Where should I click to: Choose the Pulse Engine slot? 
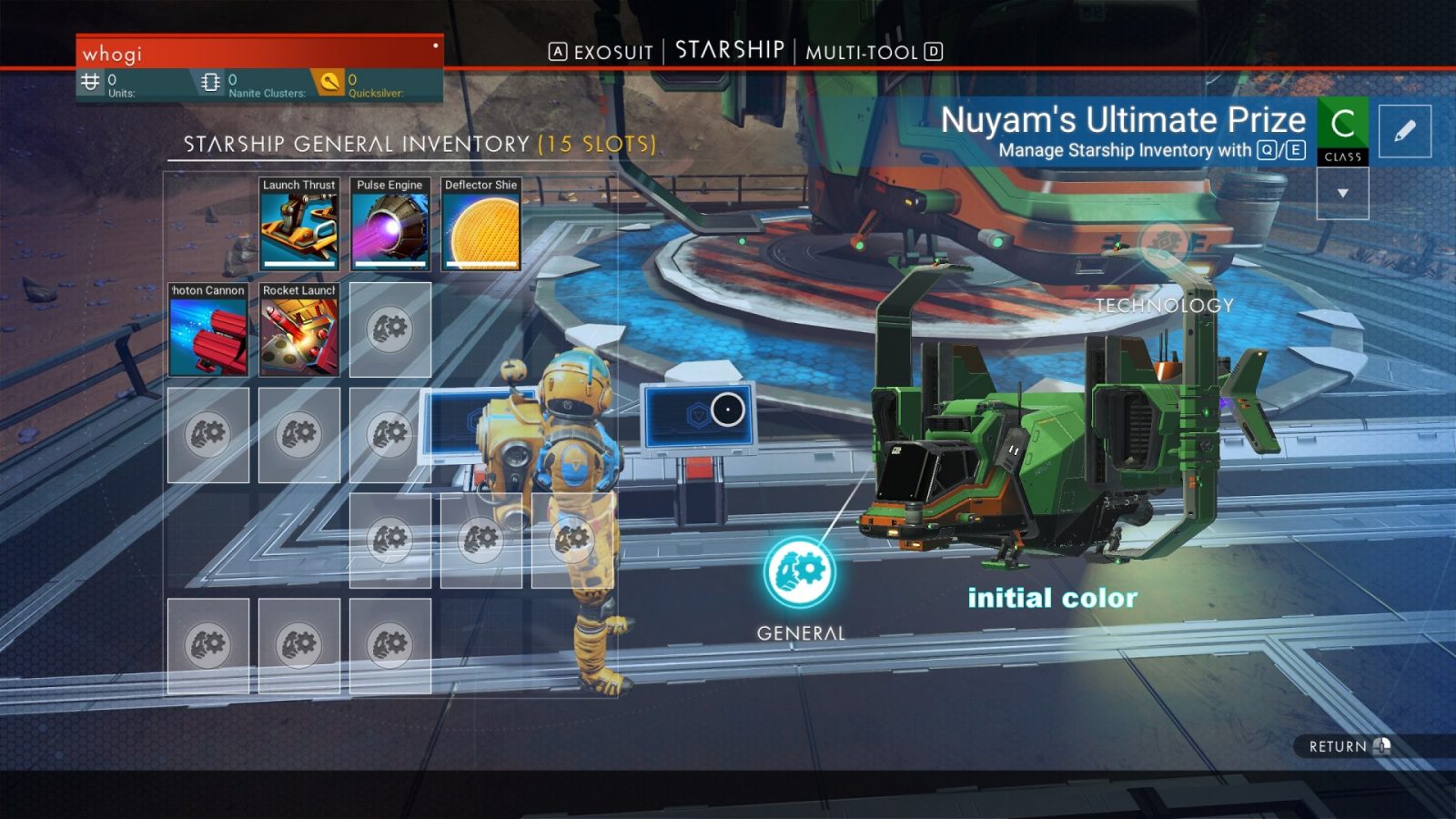click(x=390, y=225)
